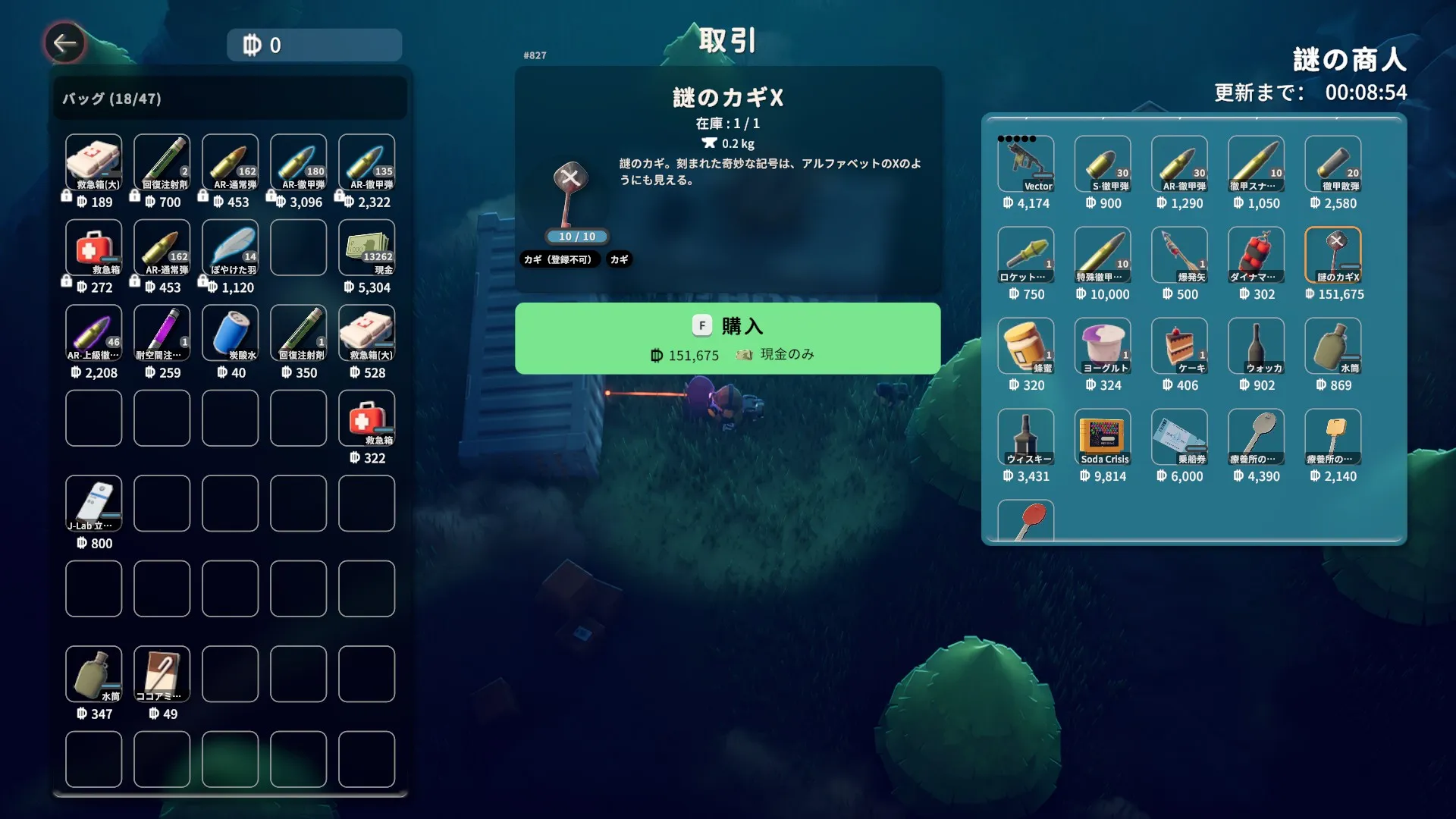Select the ロケット merchant item

click(x=1025, y=255)
